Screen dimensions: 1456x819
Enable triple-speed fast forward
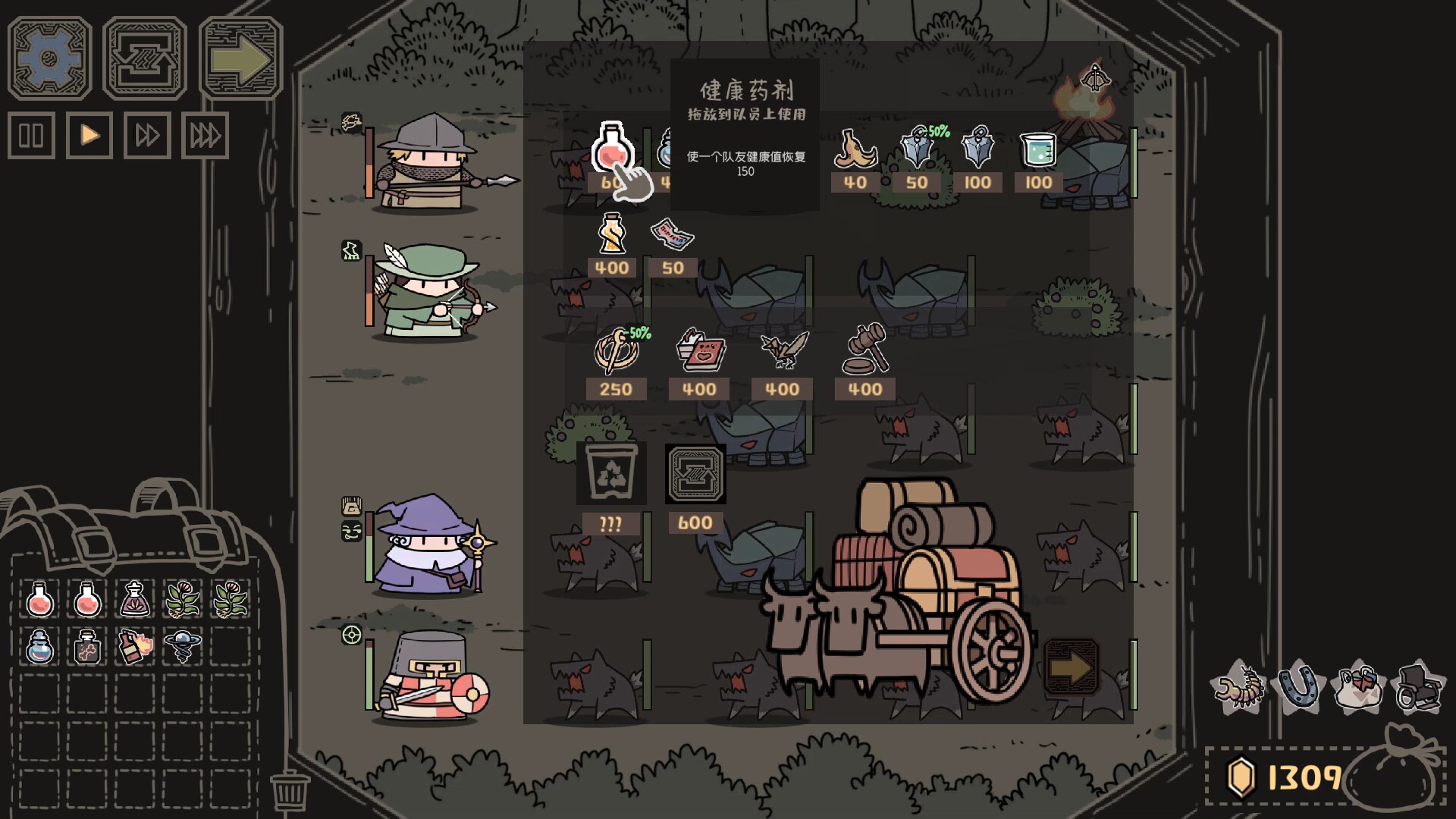pyautogui.click(x=204, y=136)
